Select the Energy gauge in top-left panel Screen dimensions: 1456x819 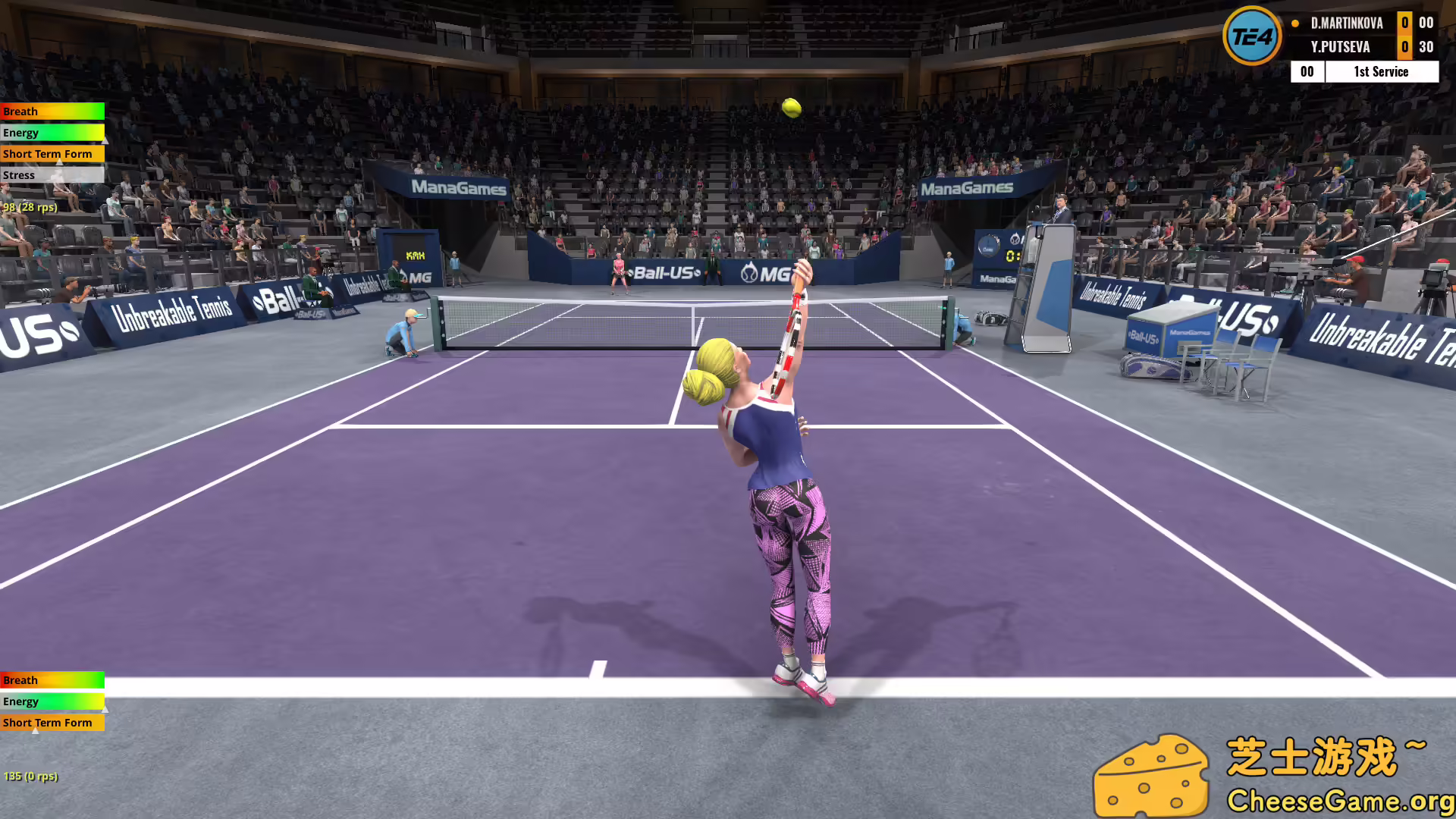pos(52,132)
